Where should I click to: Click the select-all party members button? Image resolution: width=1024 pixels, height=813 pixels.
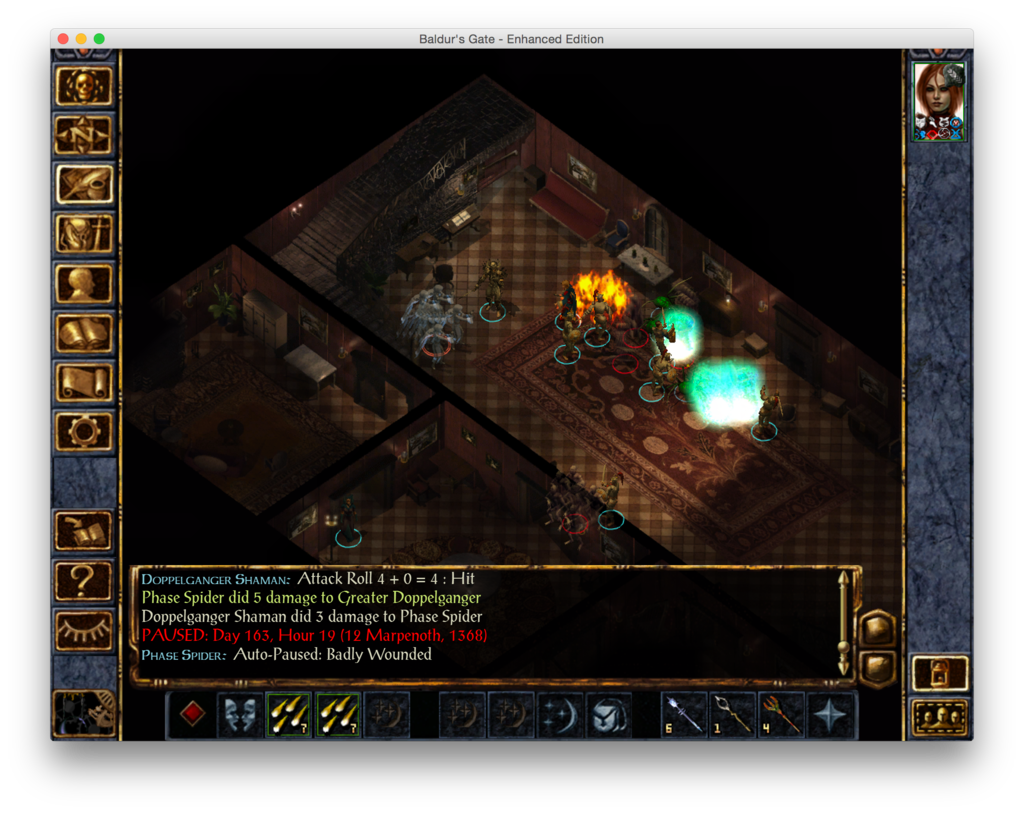click(x=940, y=717)
